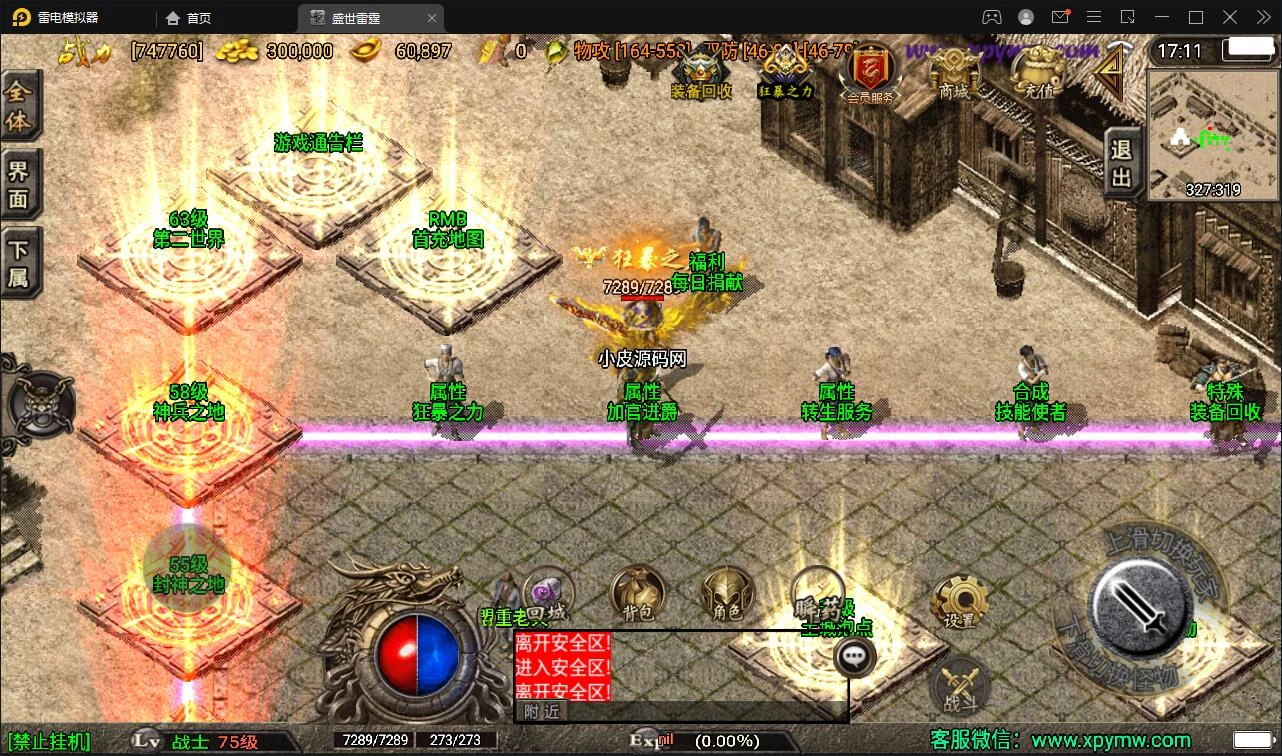Click the round skull emblem on the left edge

pyautogui.click(x=41, y=403)
